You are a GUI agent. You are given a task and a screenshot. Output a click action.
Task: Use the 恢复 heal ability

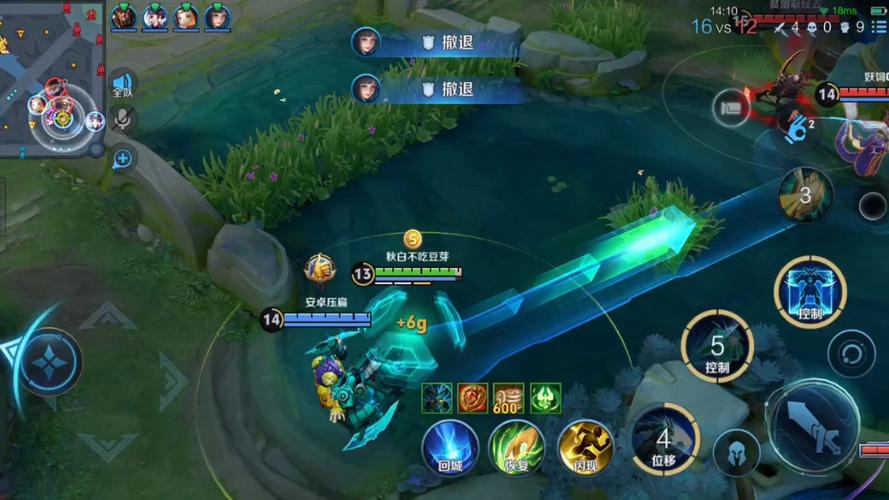(x=516, y=446)
